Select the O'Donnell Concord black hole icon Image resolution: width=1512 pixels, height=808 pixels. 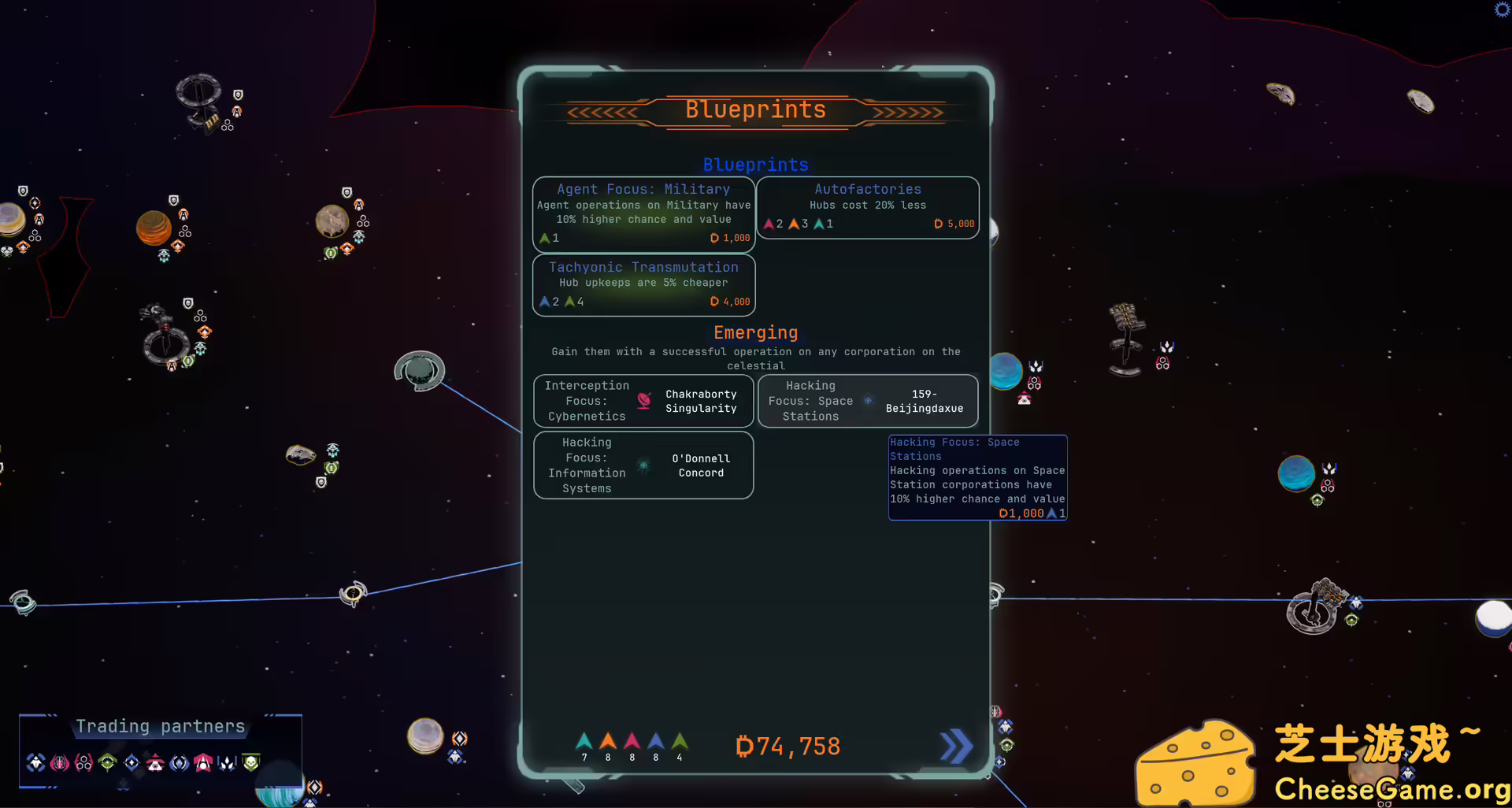(644, 465)
